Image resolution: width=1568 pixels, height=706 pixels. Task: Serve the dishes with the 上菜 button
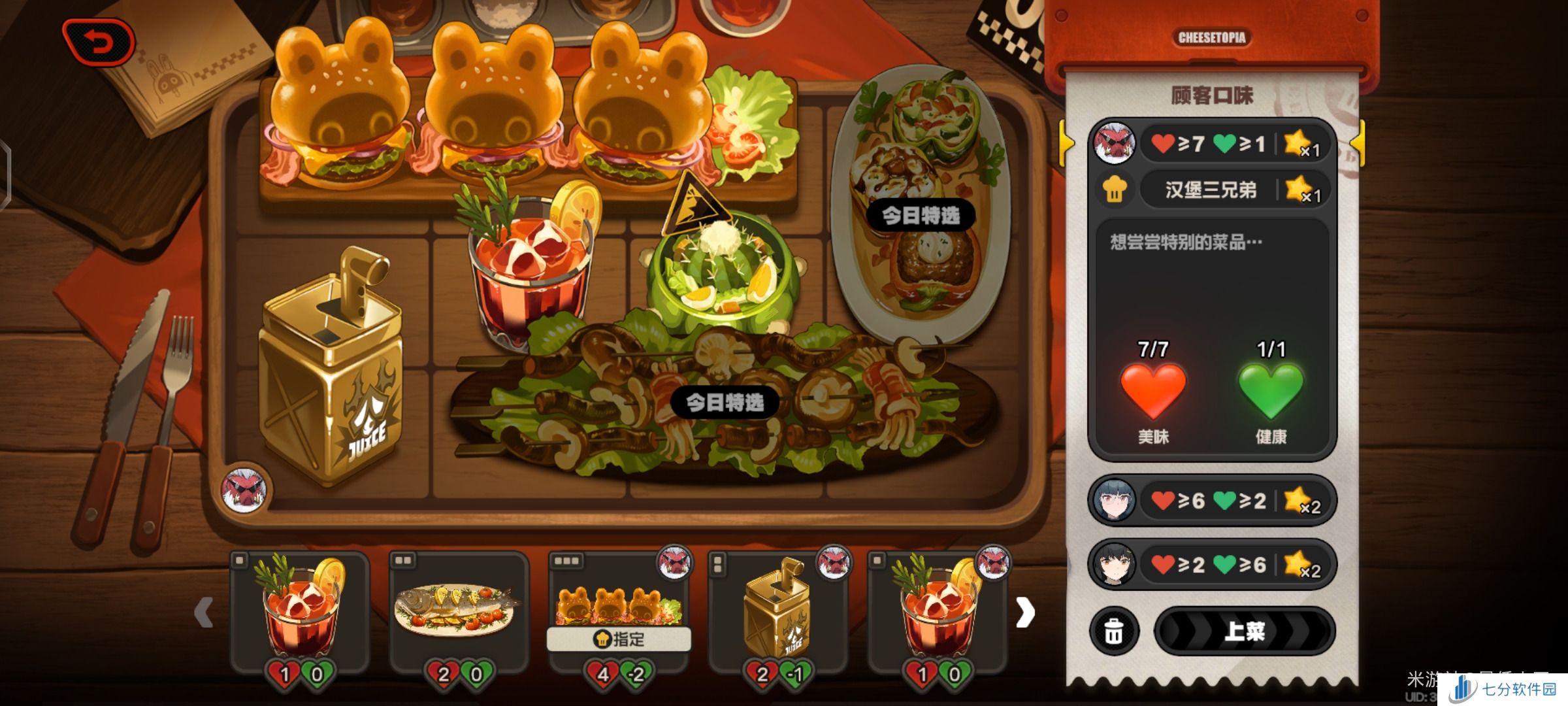coord(1244,631)
